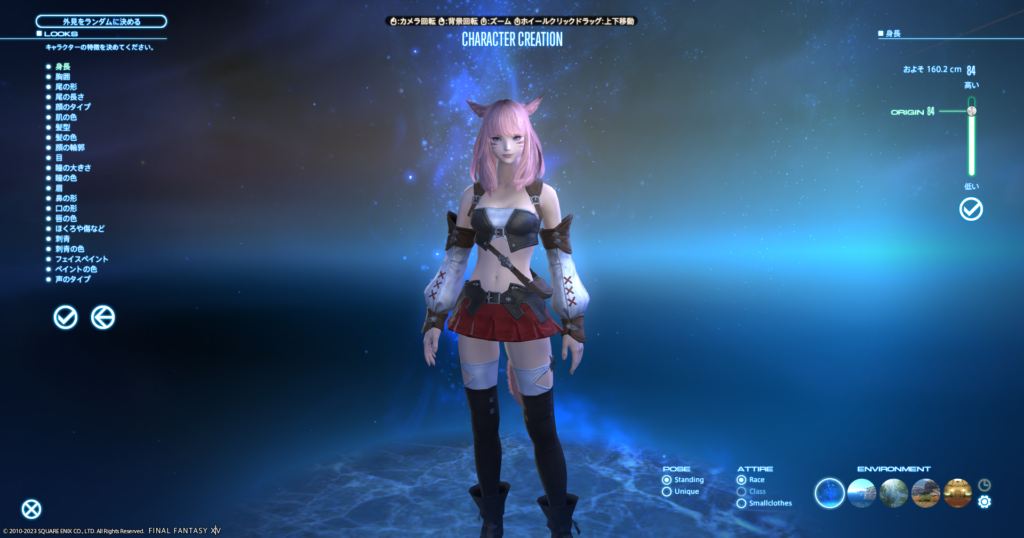Go back using the left arrow button
The width and height of the screenshot is (1024, 538).
(103, 317)
